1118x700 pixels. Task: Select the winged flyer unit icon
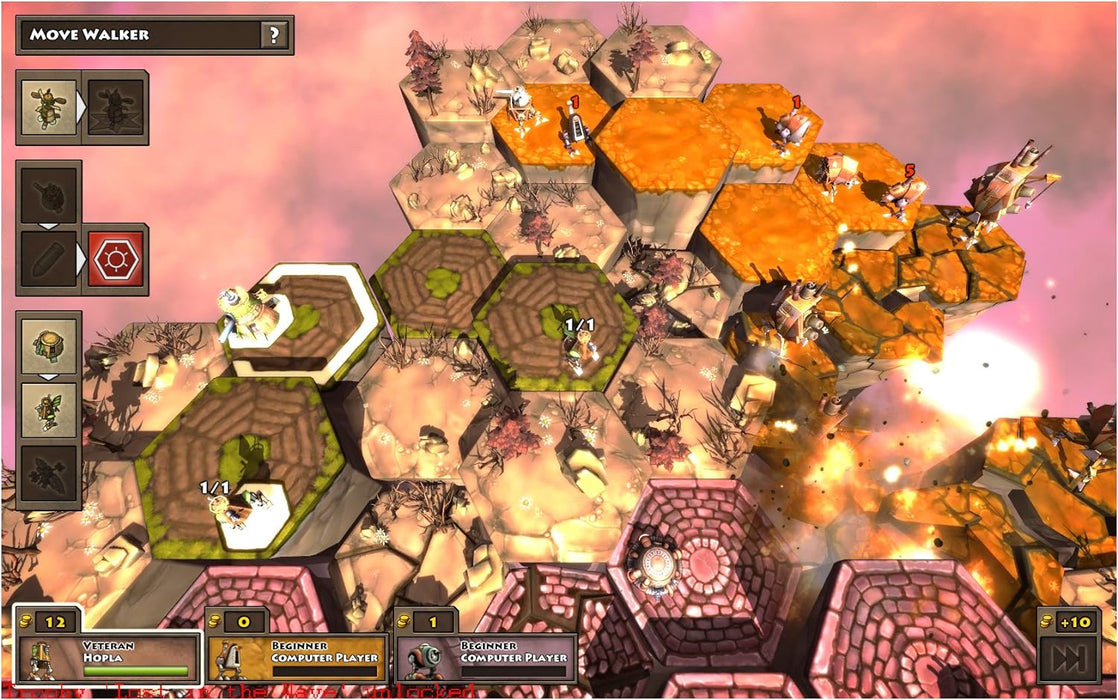pos(47,410)
